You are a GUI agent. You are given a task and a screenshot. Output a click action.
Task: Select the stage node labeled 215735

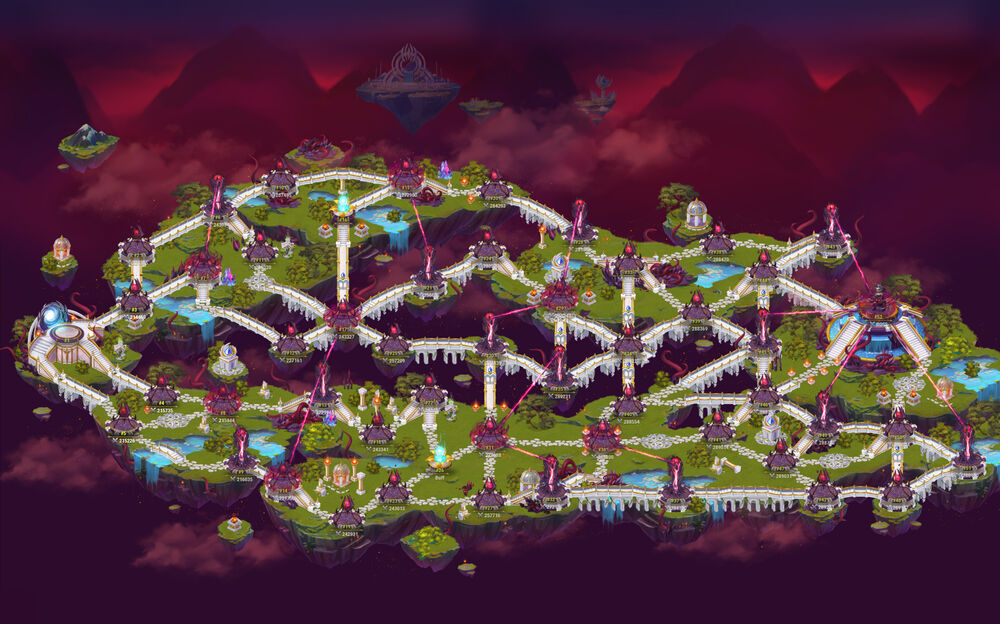coord(163,393)
